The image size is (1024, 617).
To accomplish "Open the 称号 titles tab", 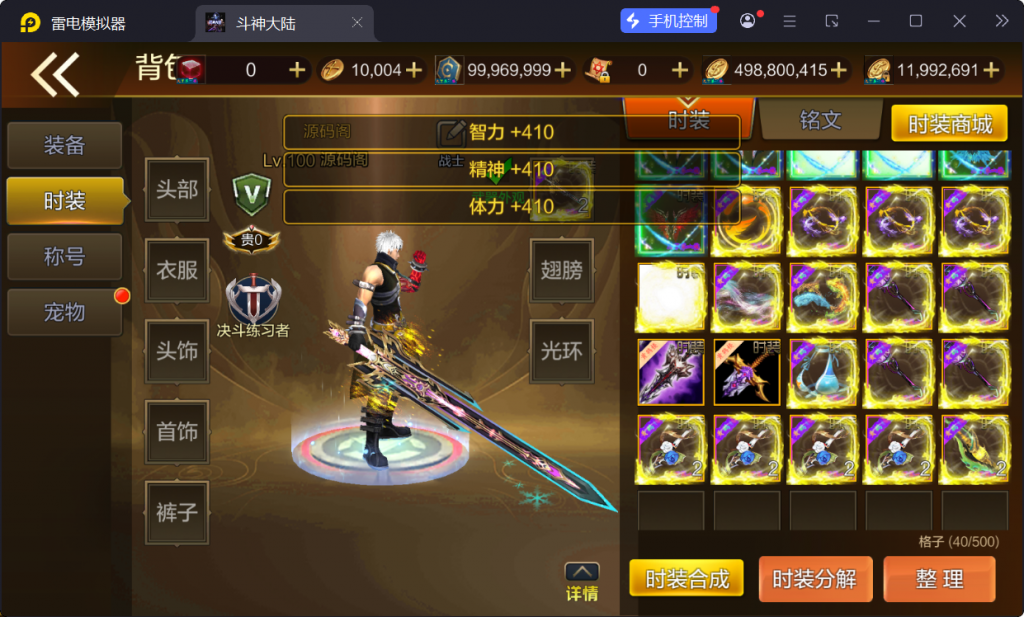I will [x=65, y=257].
